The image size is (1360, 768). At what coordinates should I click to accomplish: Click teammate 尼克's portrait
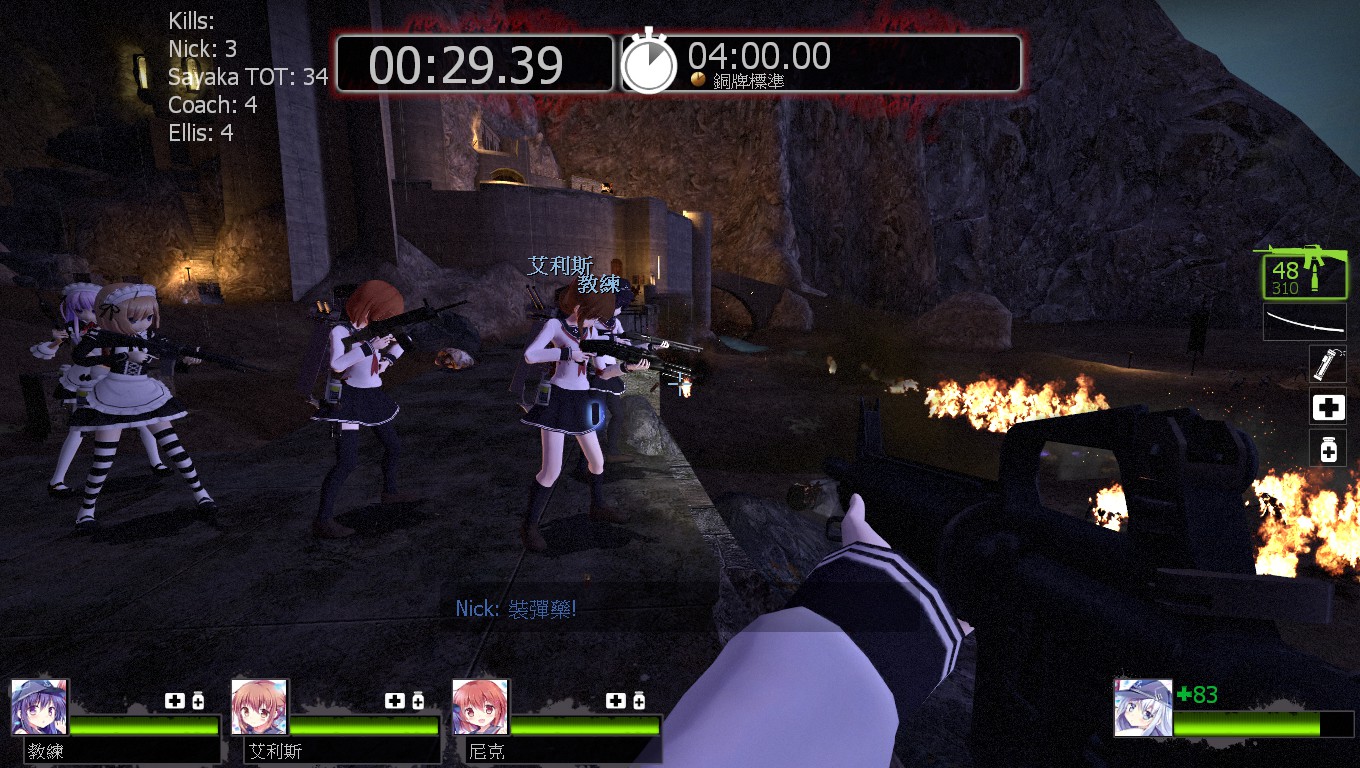[480, 707]
